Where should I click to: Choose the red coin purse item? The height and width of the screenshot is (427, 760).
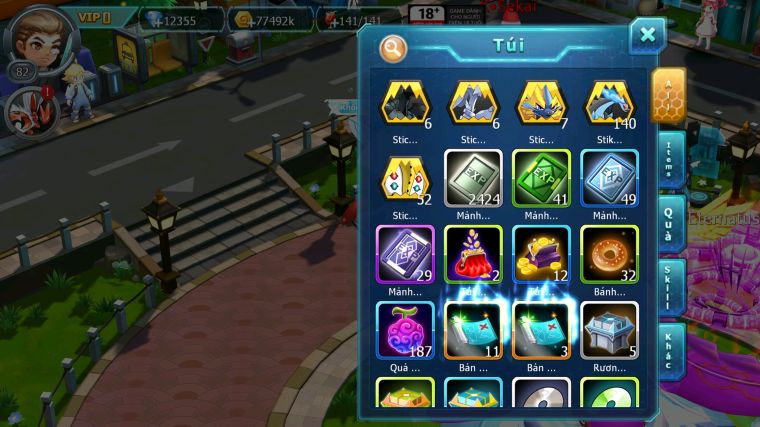tap(473, 255)
